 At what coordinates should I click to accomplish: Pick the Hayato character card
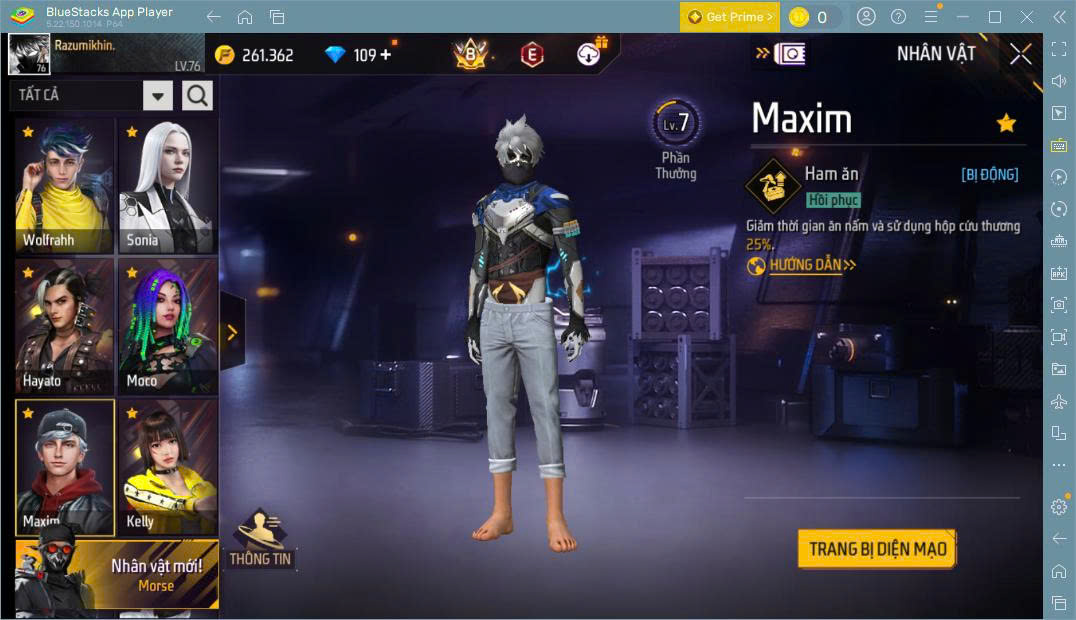pyautogui.click(x=65, y=326)
